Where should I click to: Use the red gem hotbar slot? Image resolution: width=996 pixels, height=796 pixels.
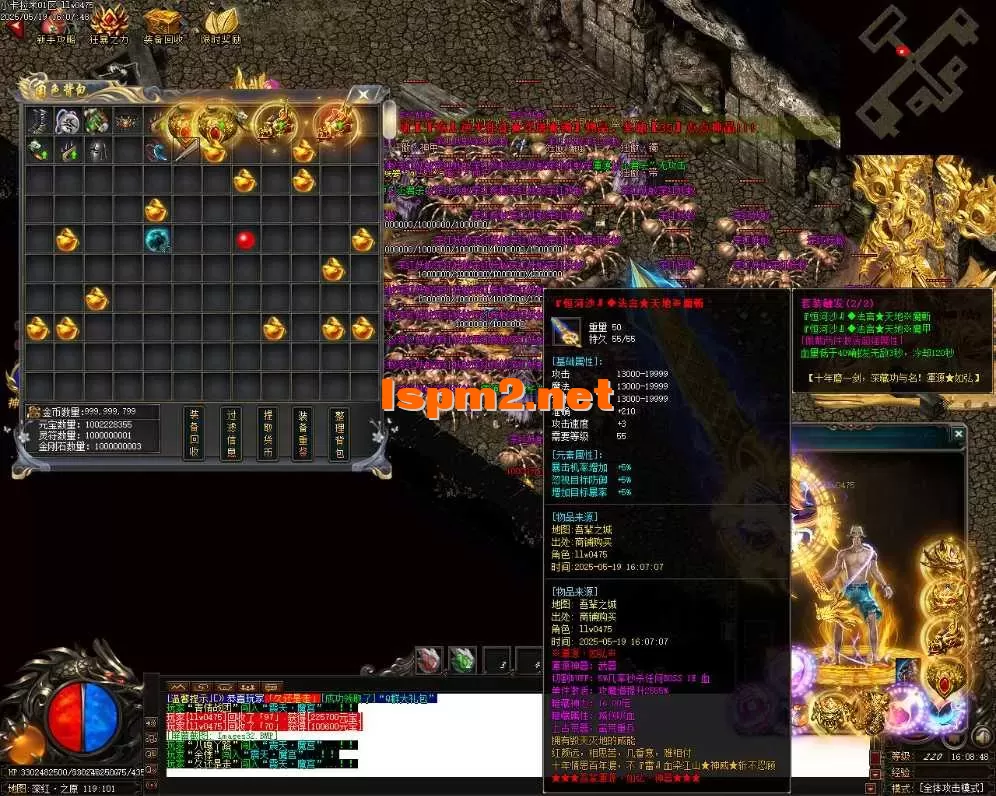pos(429,660)
